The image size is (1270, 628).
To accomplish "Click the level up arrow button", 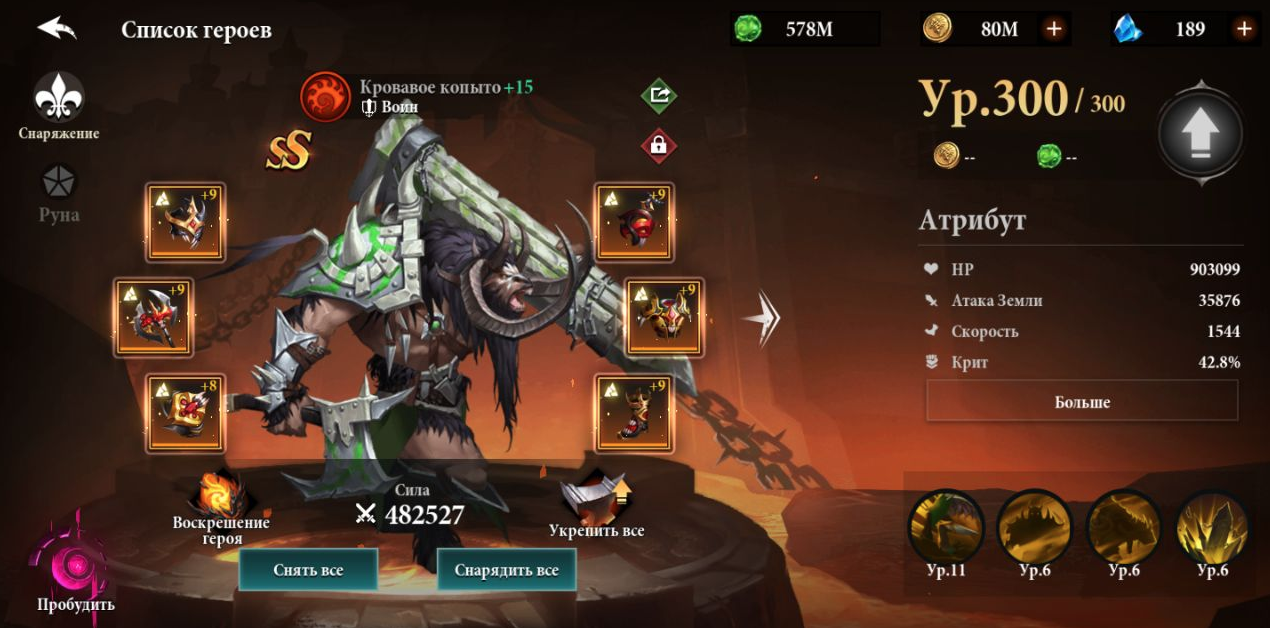I will (1200, 133).
